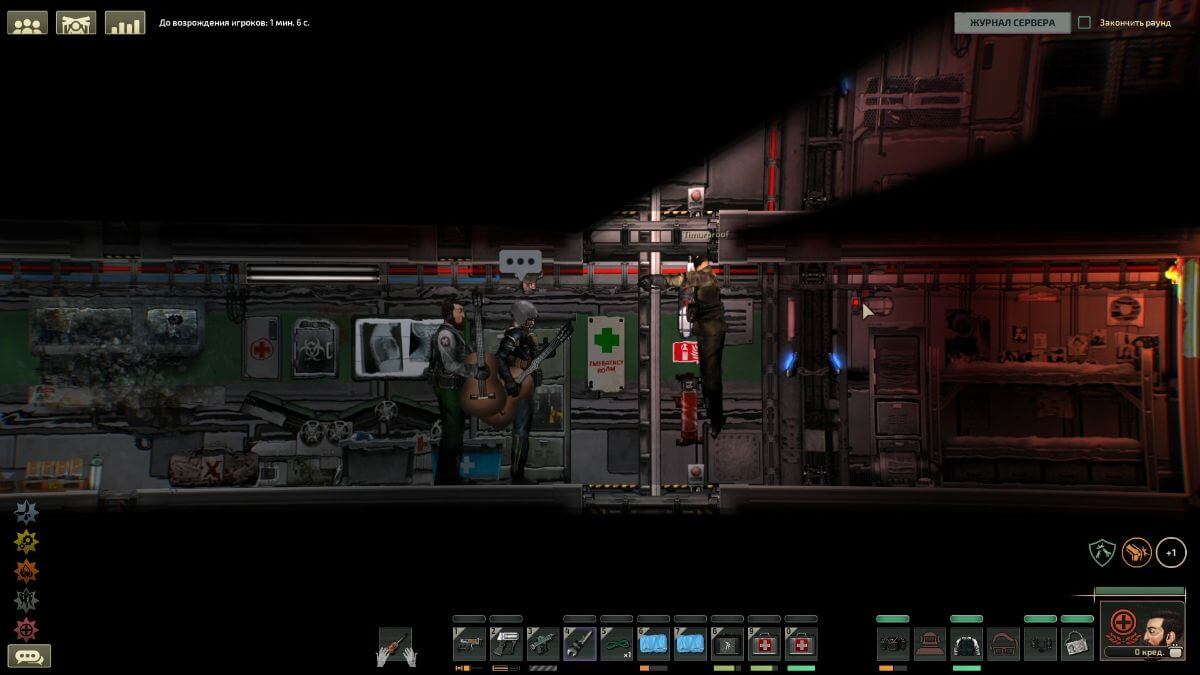Select the red medical cross report icon
Image resolution: width=1200 pixels, height=675 pixels.
26,629
